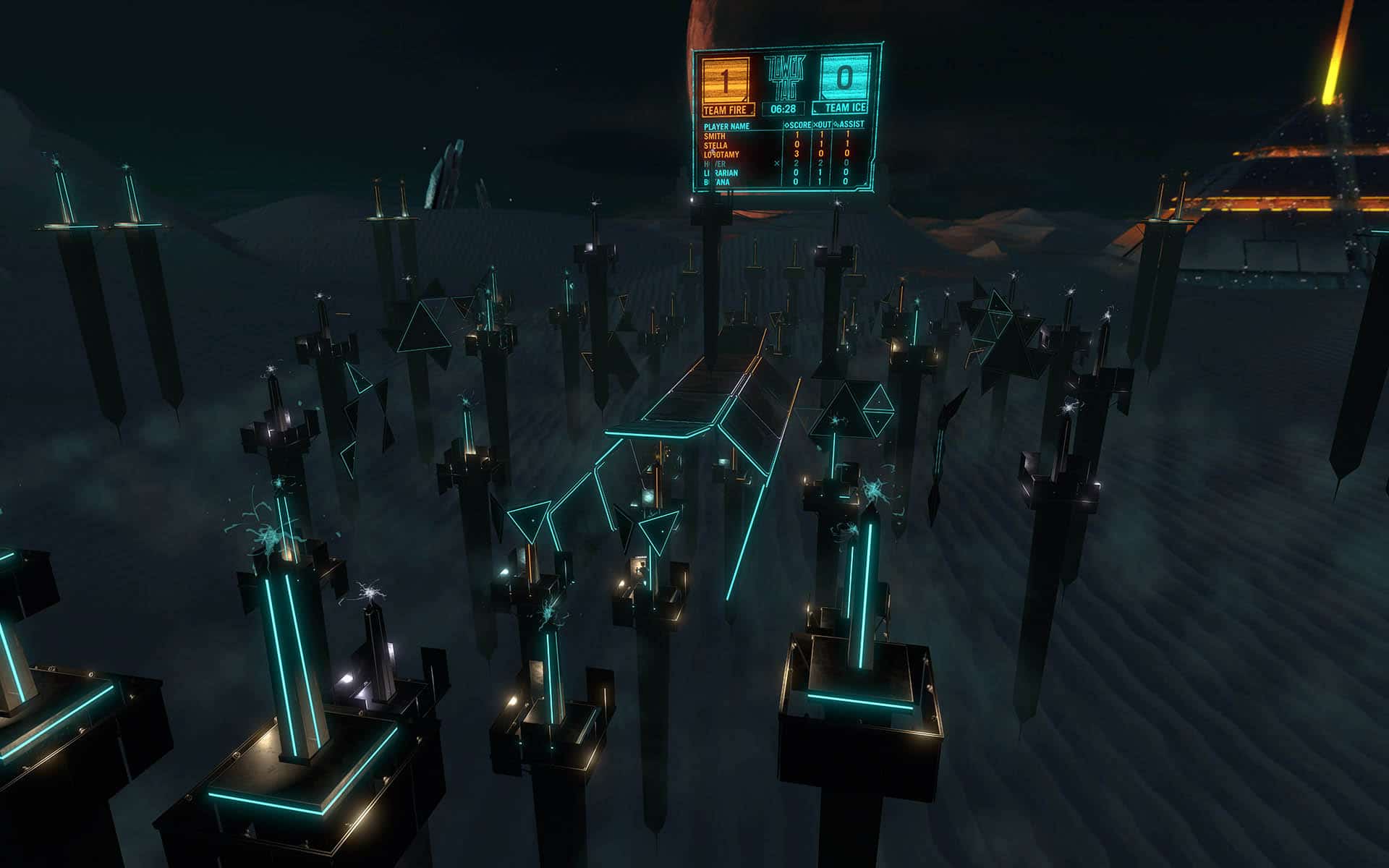Select player LOBOTAMY in the scoreboard

(x=721, y=153)
